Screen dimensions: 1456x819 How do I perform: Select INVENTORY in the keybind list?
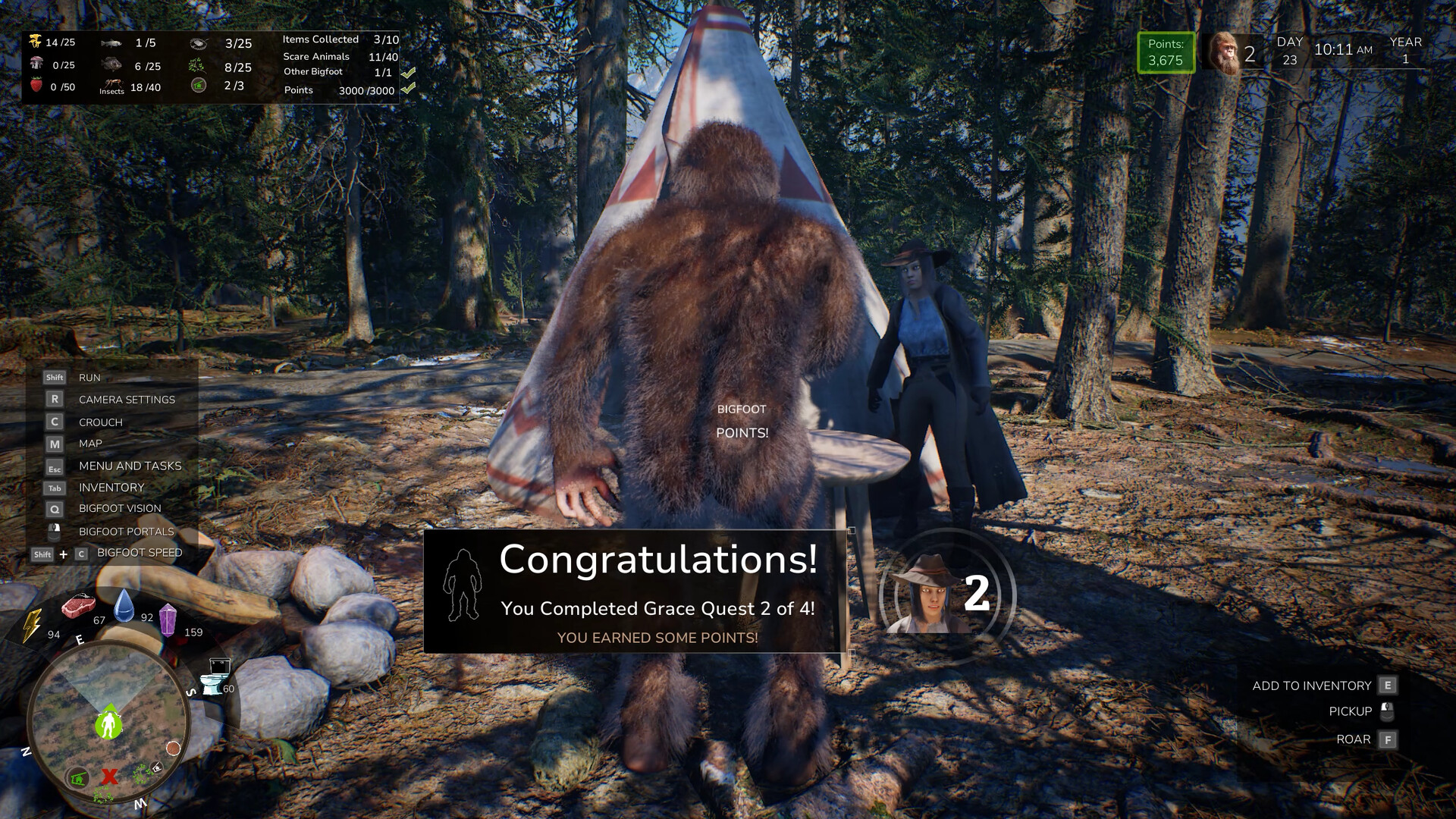[111, 487]
